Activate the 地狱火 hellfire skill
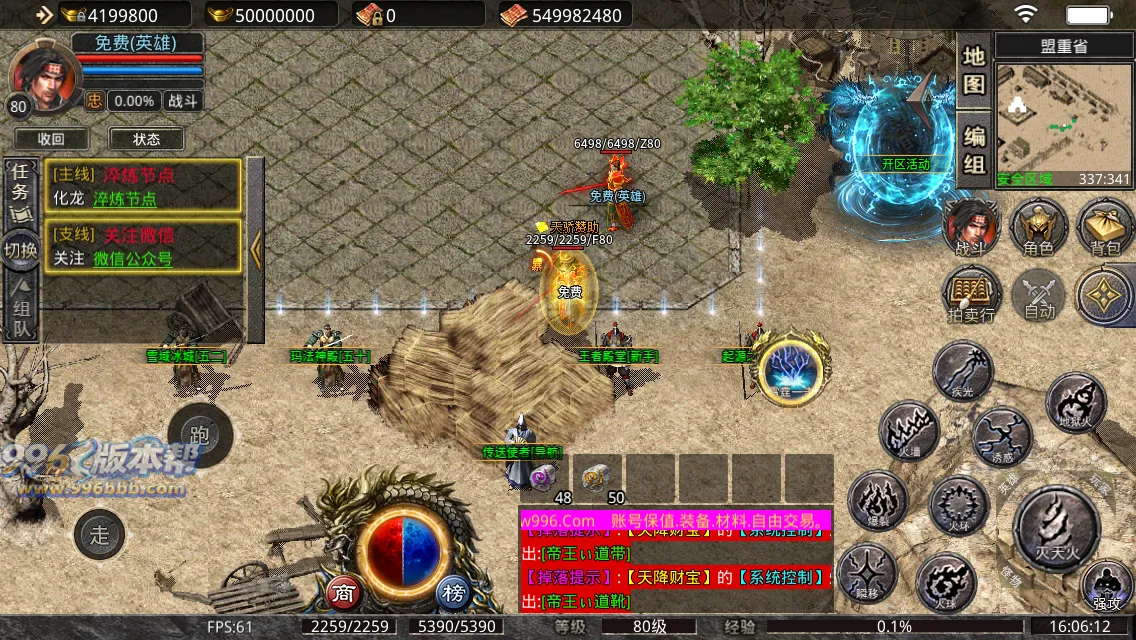Screen dimensions: 1136x640 (1076, 401)
